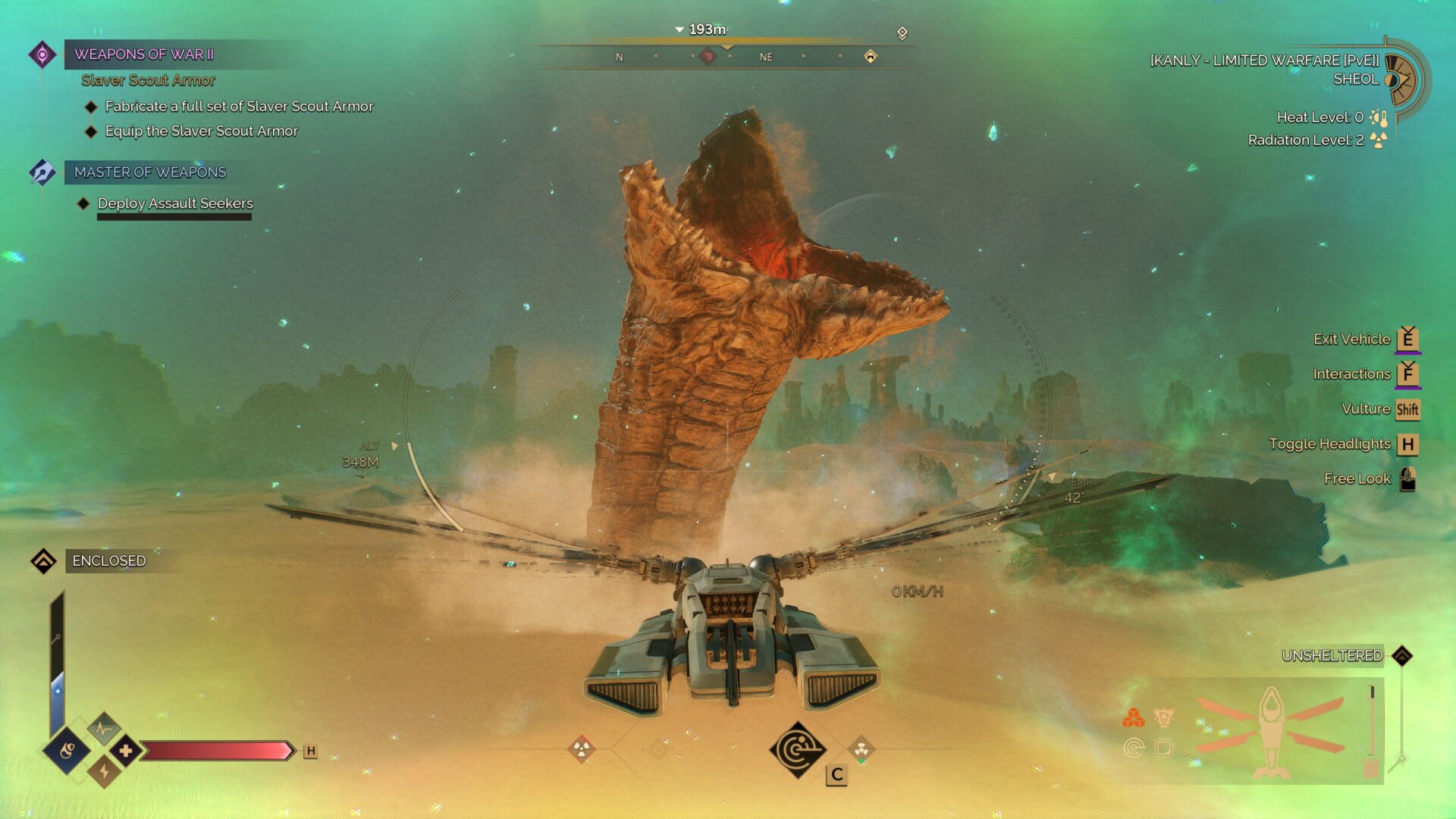1456x819 pixels.
Task: Click the purple Weapons of War quest icon
Action: [42, 55]
